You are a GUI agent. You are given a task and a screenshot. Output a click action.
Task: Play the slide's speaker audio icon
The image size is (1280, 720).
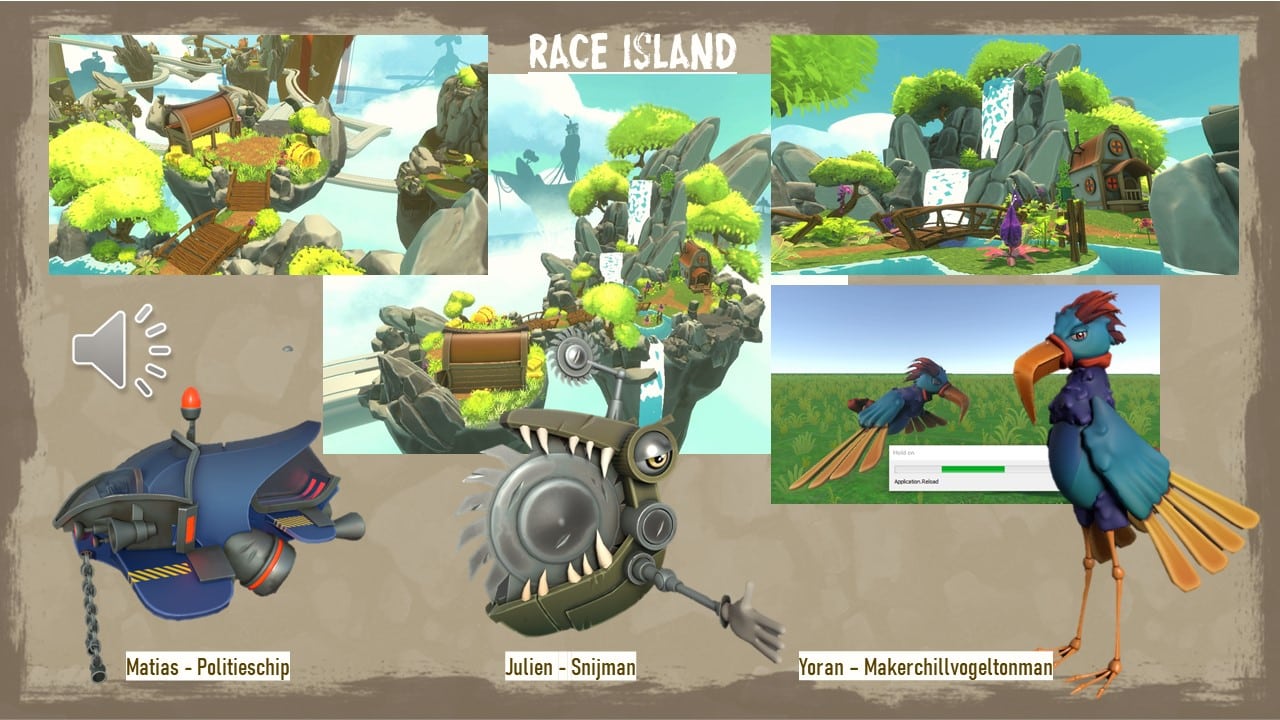119,349
